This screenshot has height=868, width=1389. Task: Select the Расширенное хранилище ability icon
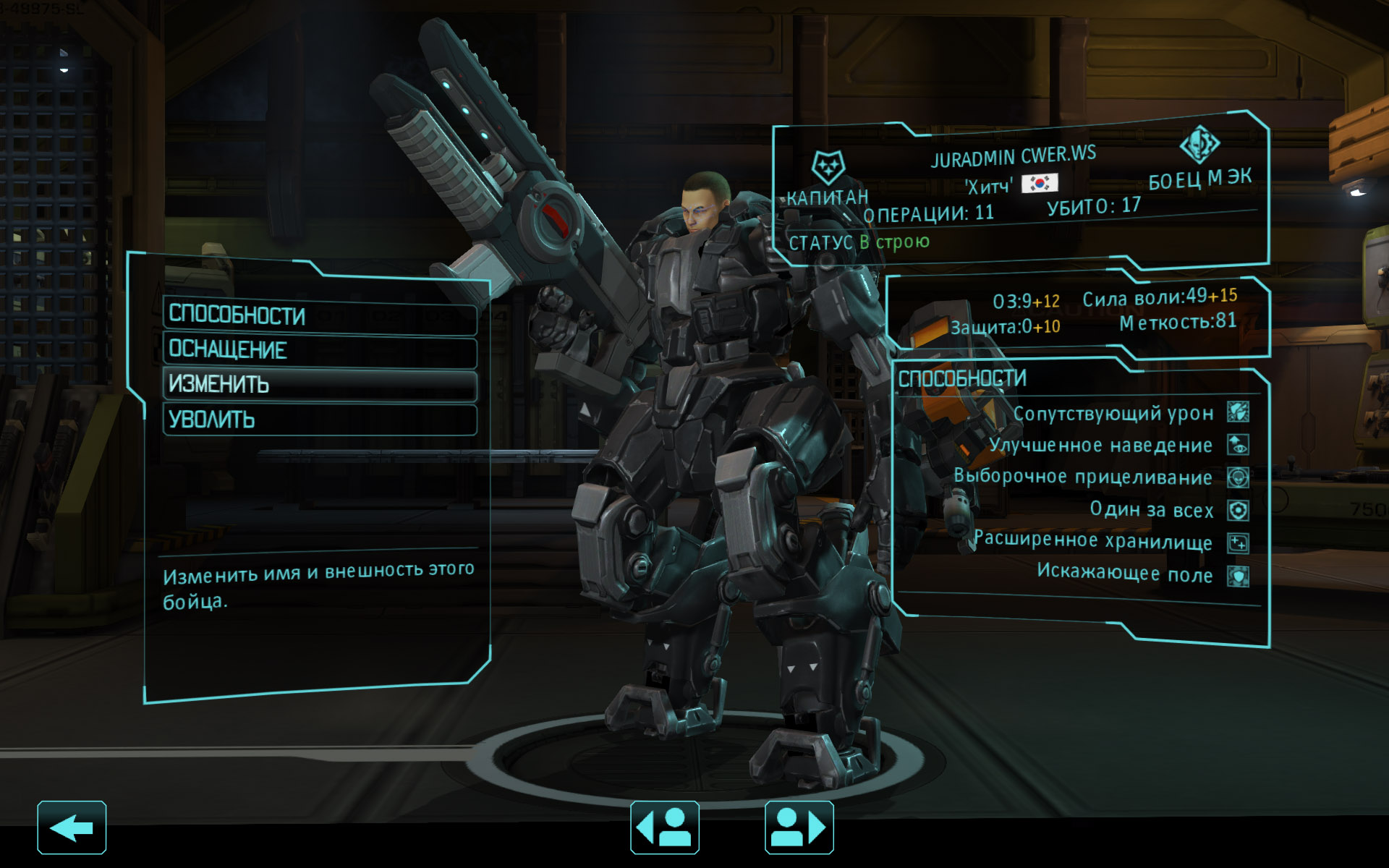1238,543
